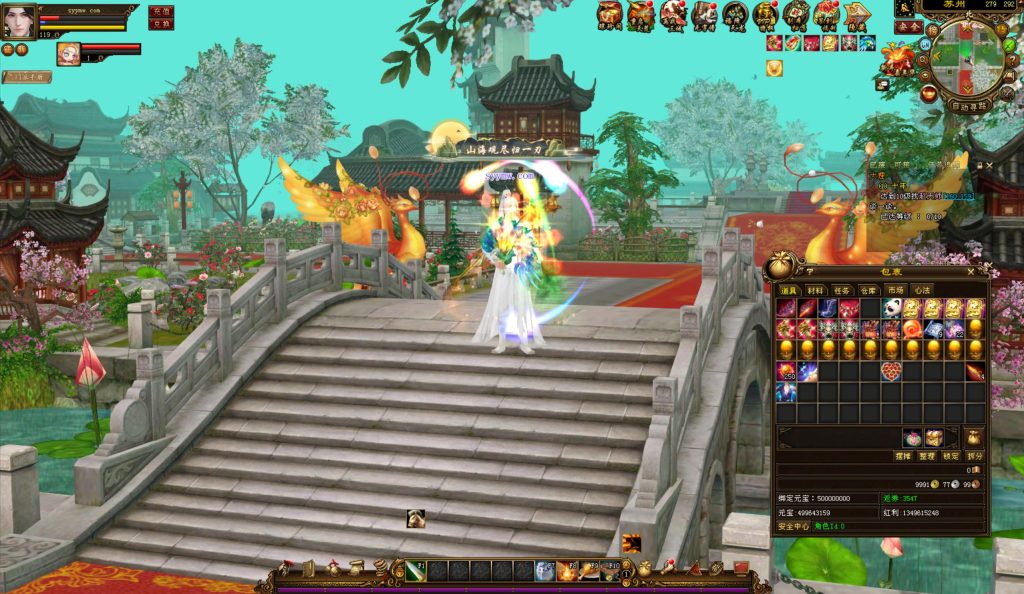Select the 心法 tab

[x=921, y=290]
